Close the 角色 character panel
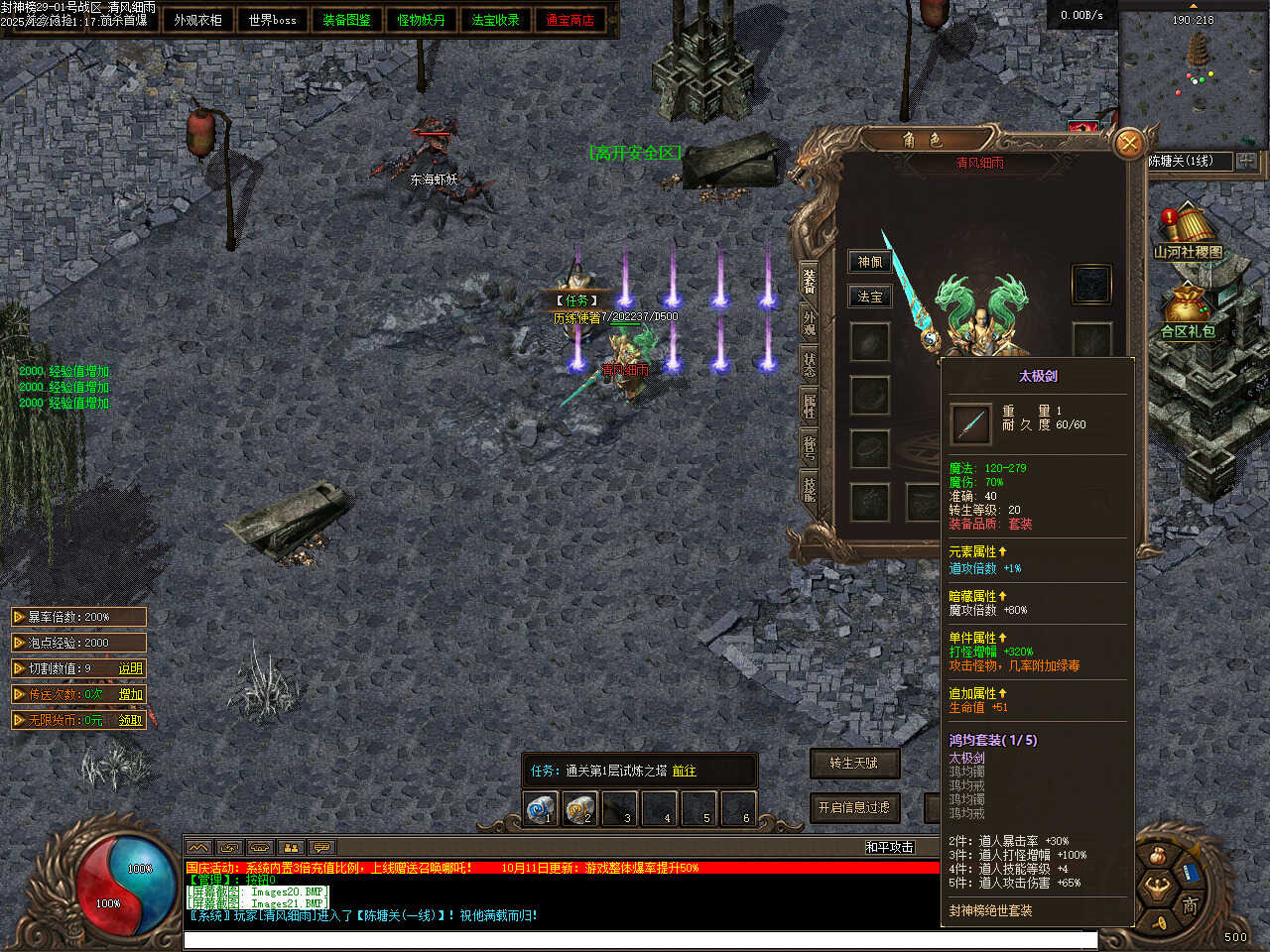The height and width of the screenshot is (952, 1270). [x=1128, y=145]
